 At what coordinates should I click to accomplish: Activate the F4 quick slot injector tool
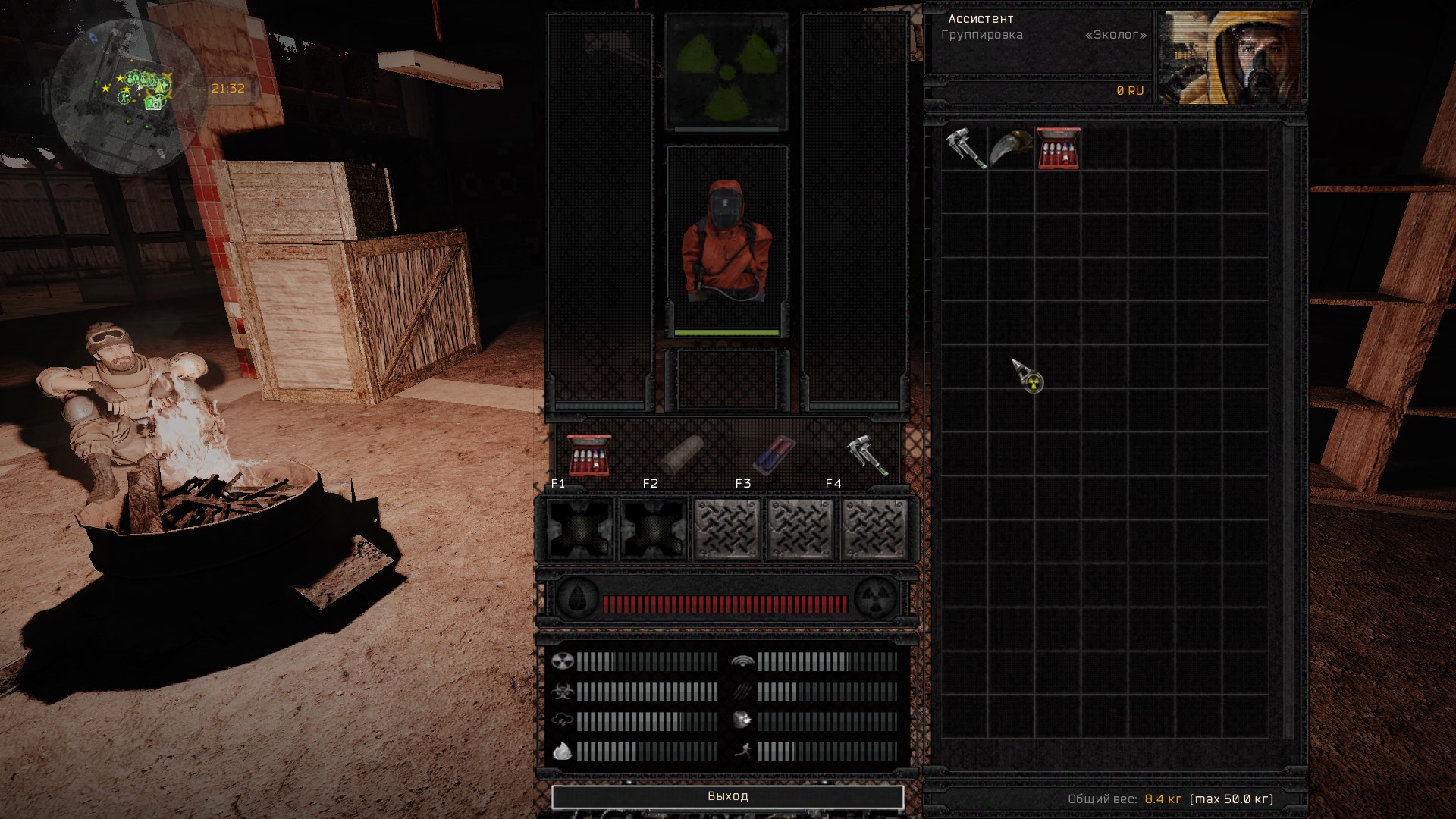866,454
